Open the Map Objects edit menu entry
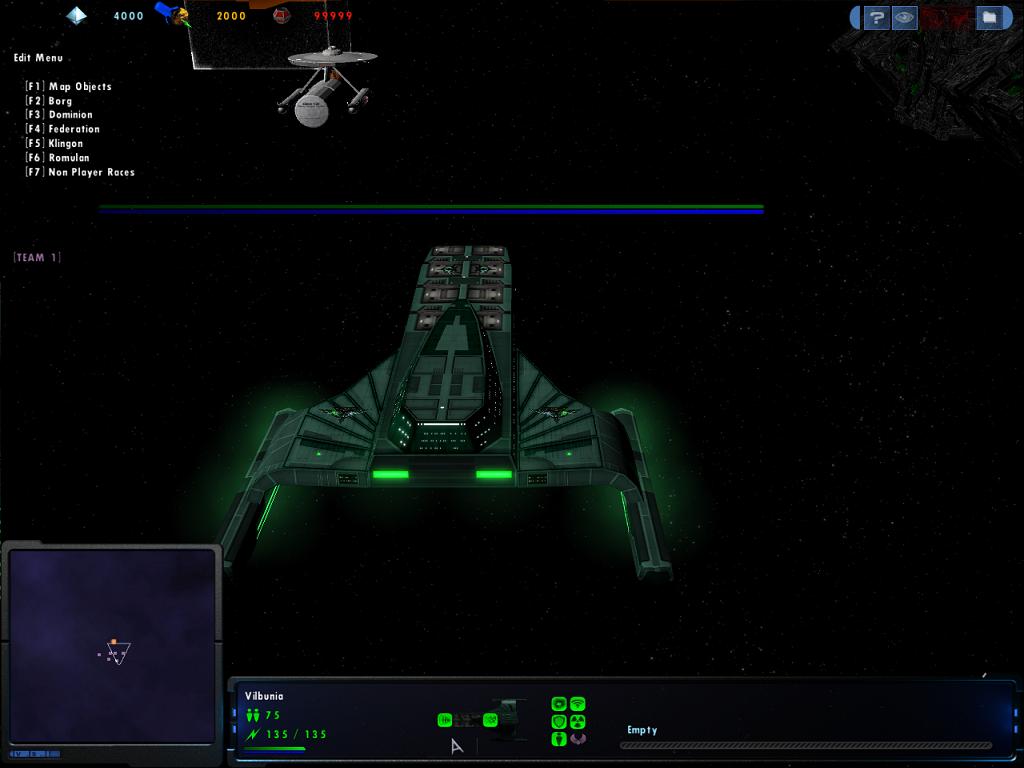Viewport: 1024px width, 768px height. tap(80, 87)
